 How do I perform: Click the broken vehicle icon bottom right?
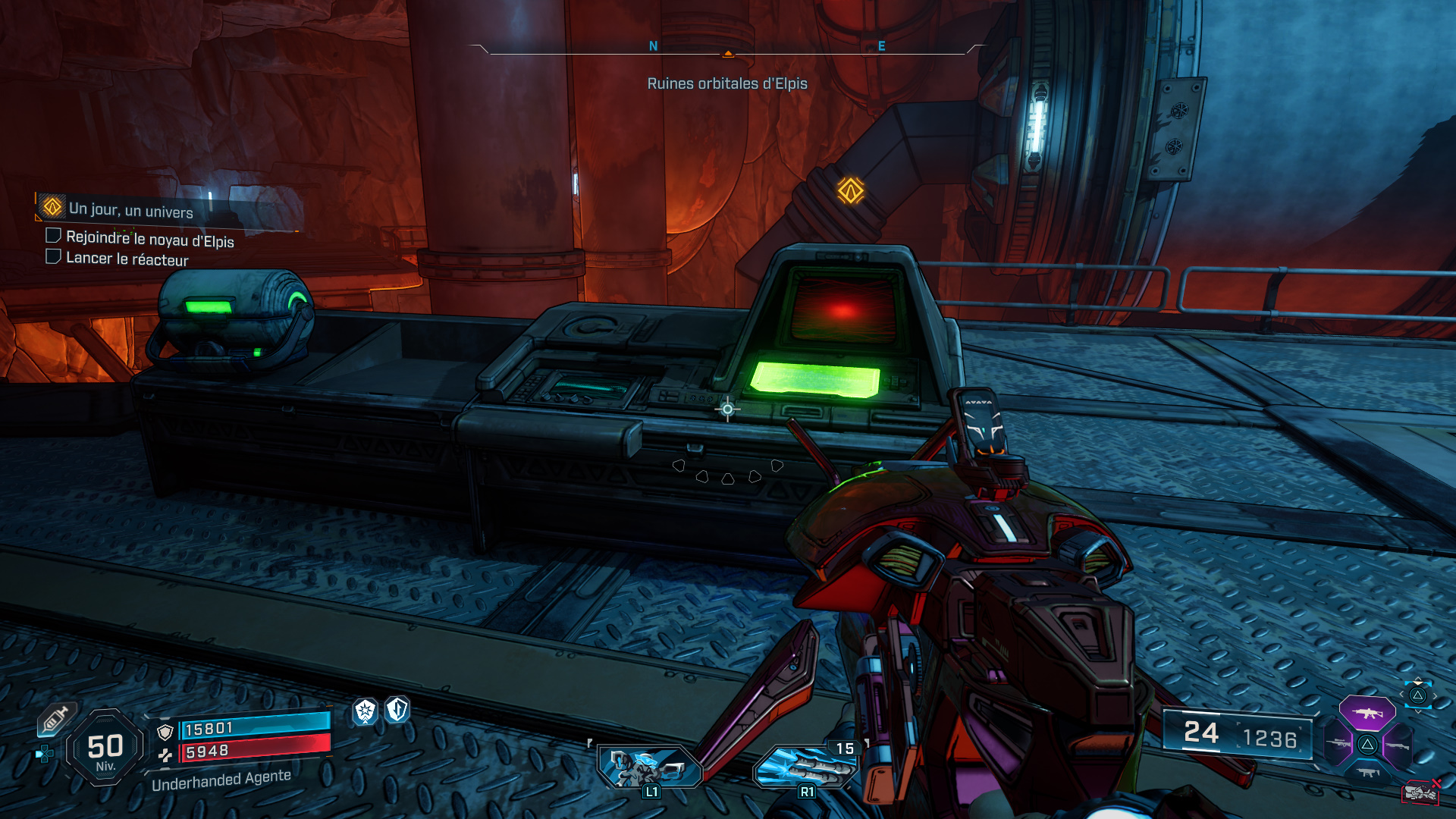pos(1420,792)
